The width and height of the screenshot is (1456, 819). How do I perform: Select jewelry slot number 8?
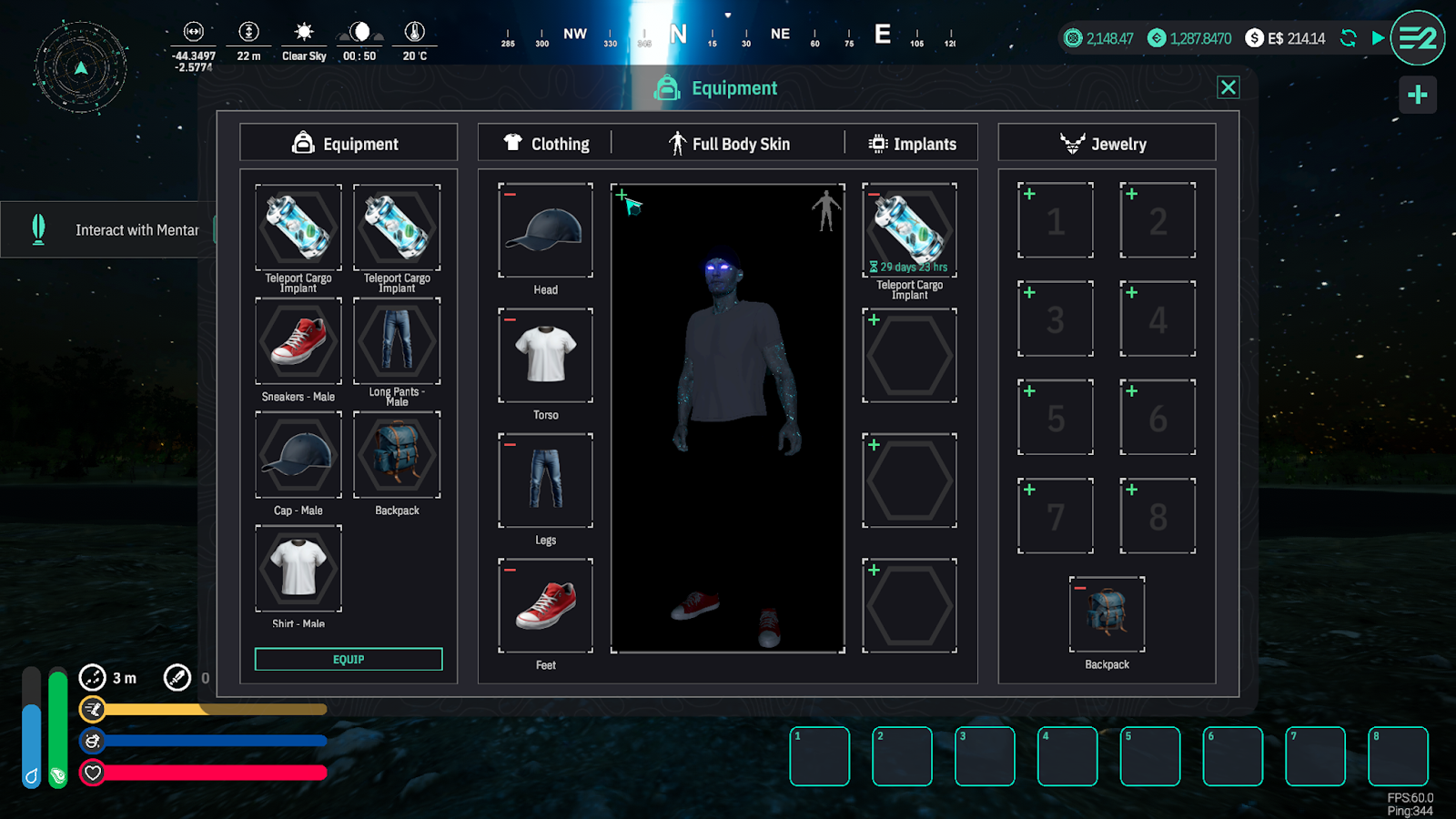(1158, 516)
